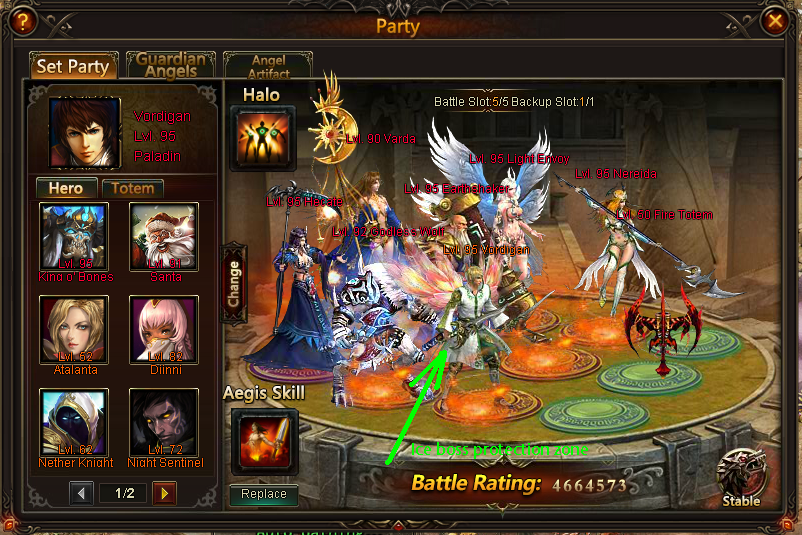Select the Djinni hero portrait
The height and width of the screenshot is (535, 802).
164,330
